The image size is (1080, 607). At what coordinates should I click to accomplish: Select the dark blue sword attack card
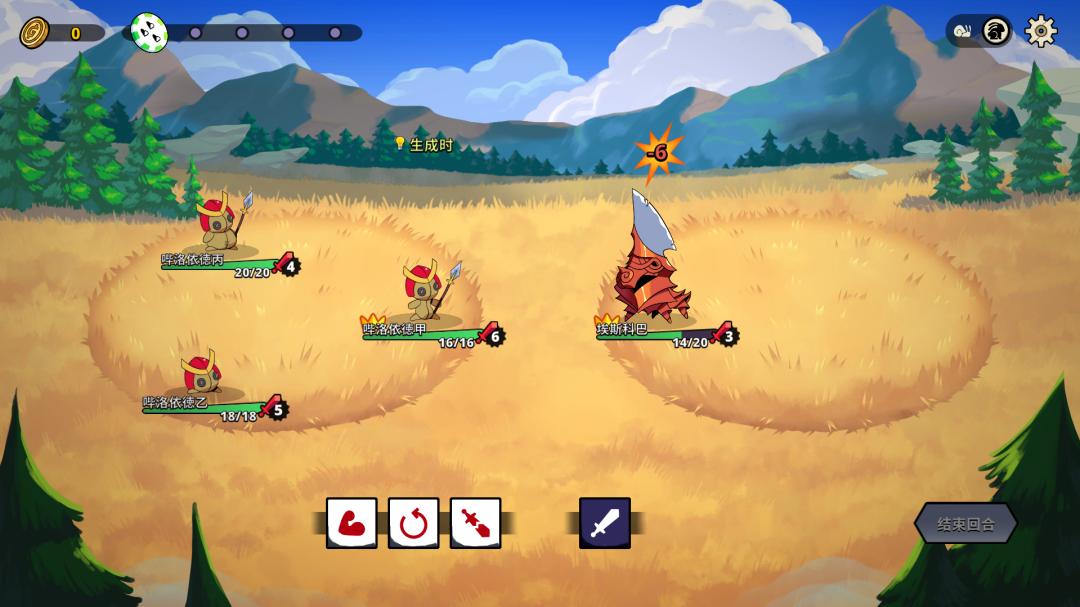605,523
